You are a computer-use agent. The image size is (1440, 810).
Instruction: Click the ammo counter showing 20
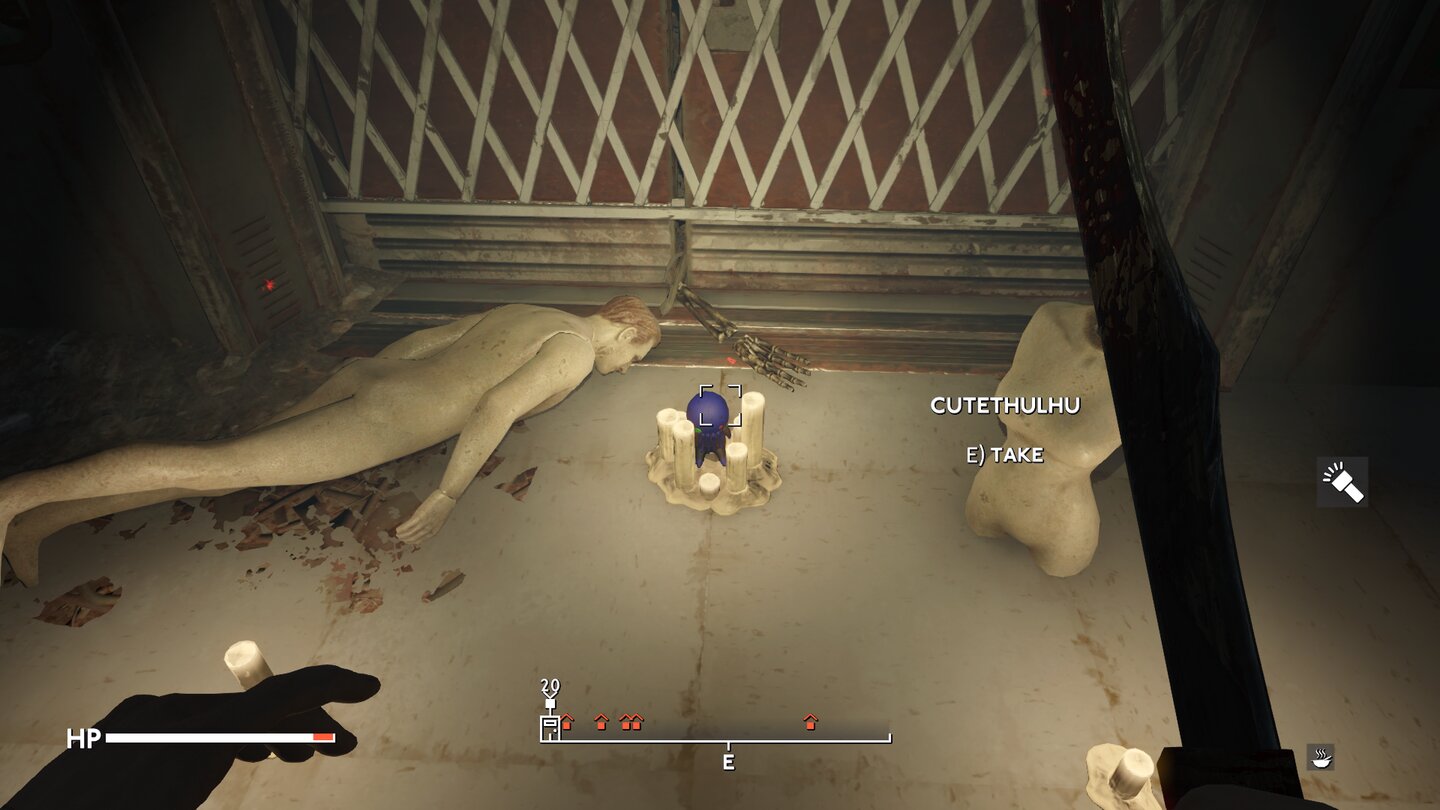tap(548, 685)
